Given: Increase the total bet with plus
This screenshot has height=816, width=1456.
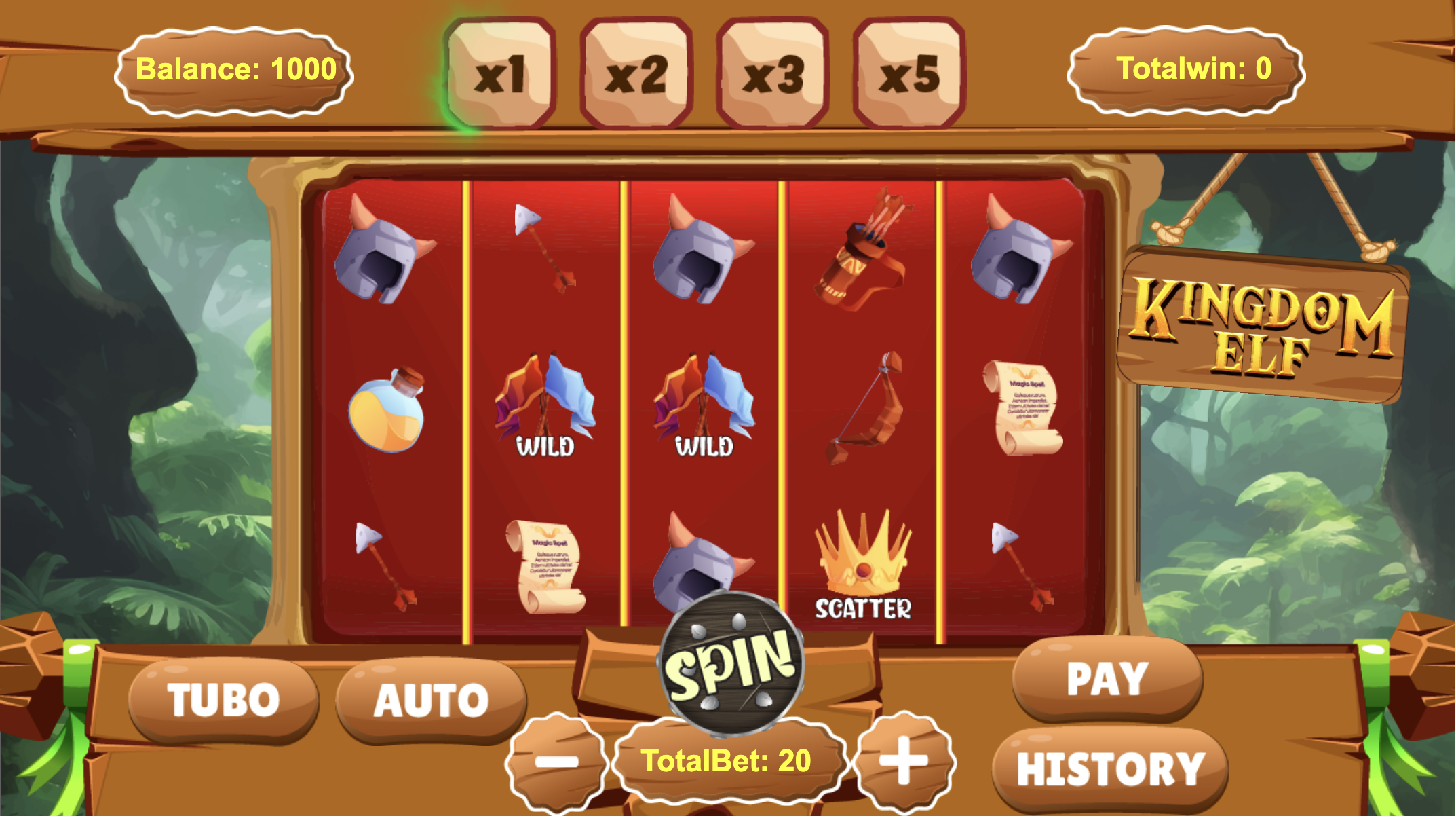Looking at the screenshot, I should coord(903,760).
